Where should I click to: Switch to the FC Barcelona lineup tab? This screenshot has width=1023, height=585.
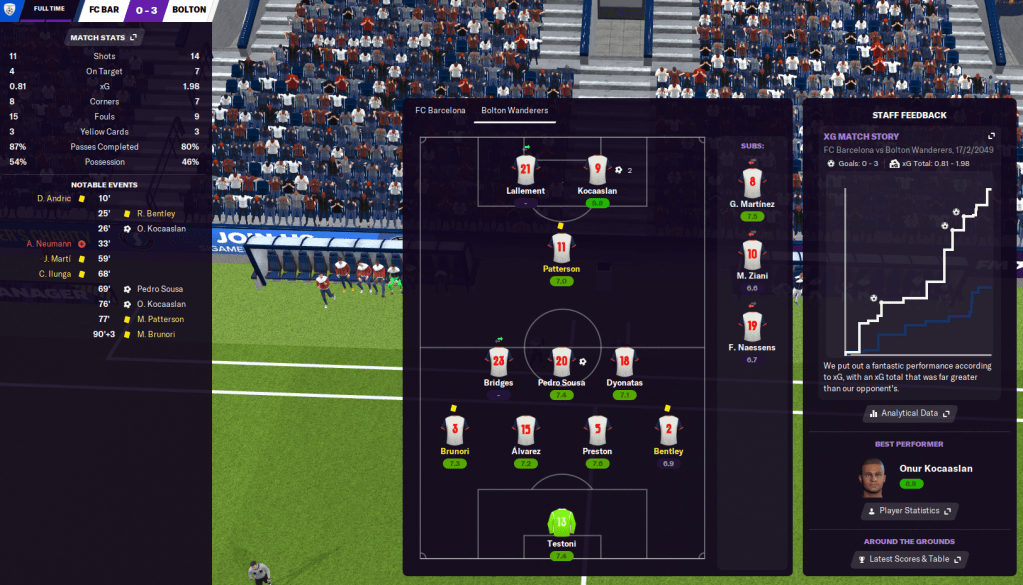[x=440, y=110]
